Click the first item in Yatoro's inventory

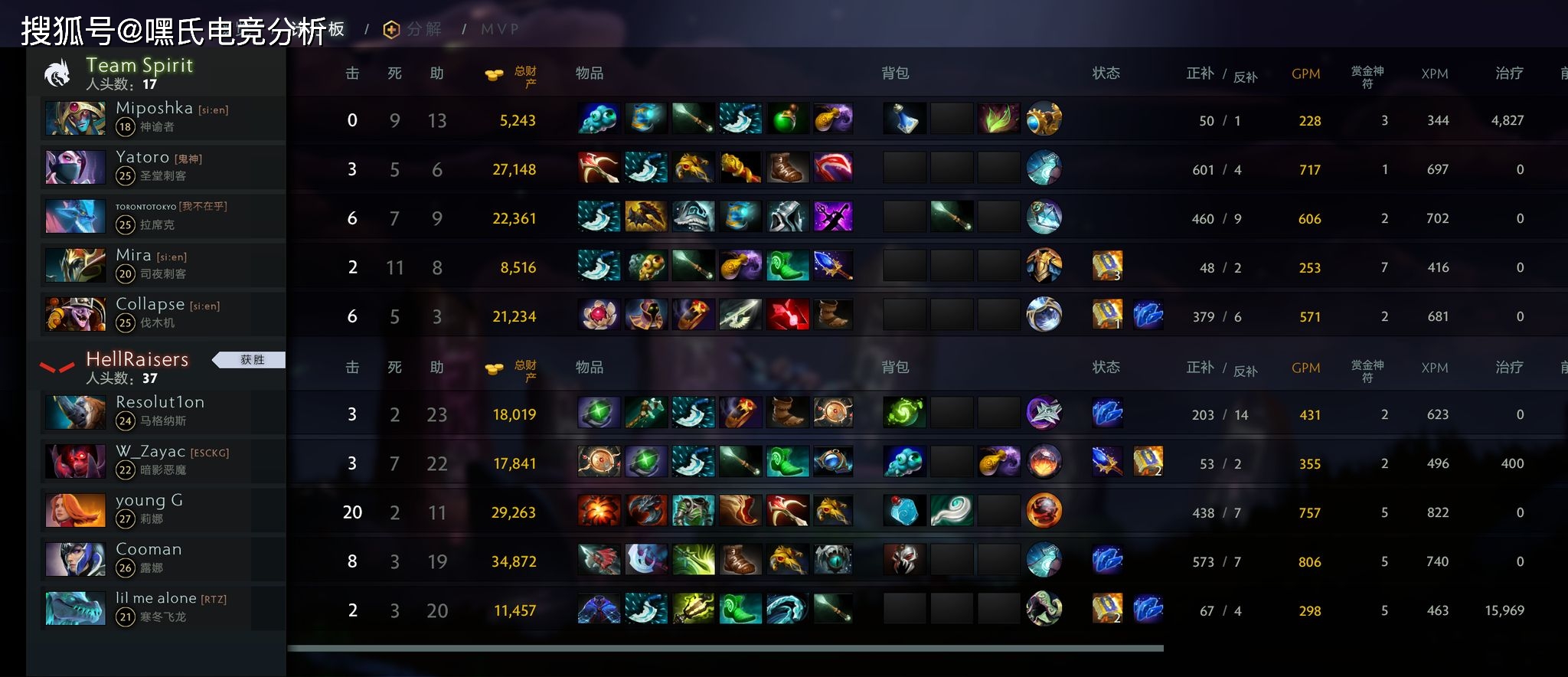click(x=599, y=168)
